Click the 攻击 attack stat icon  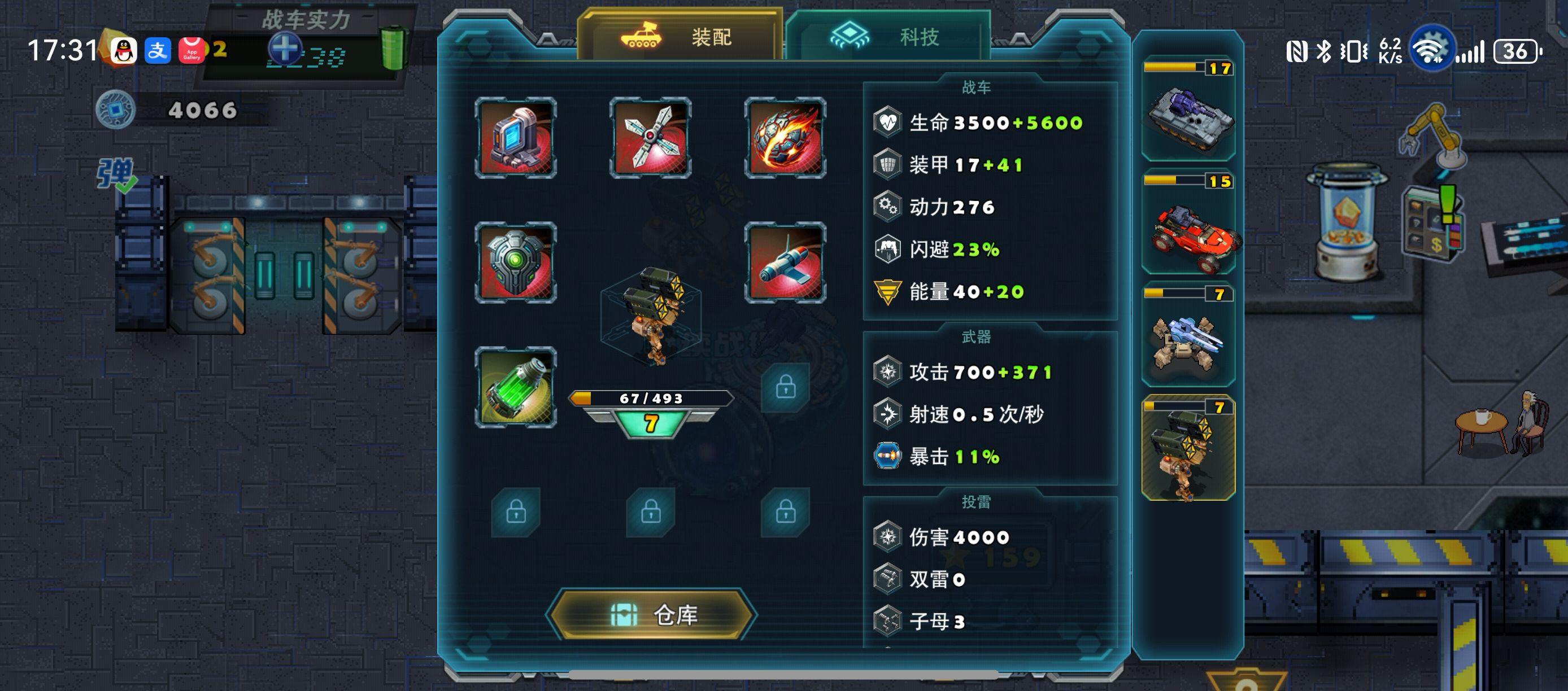[x=888, y=371]
